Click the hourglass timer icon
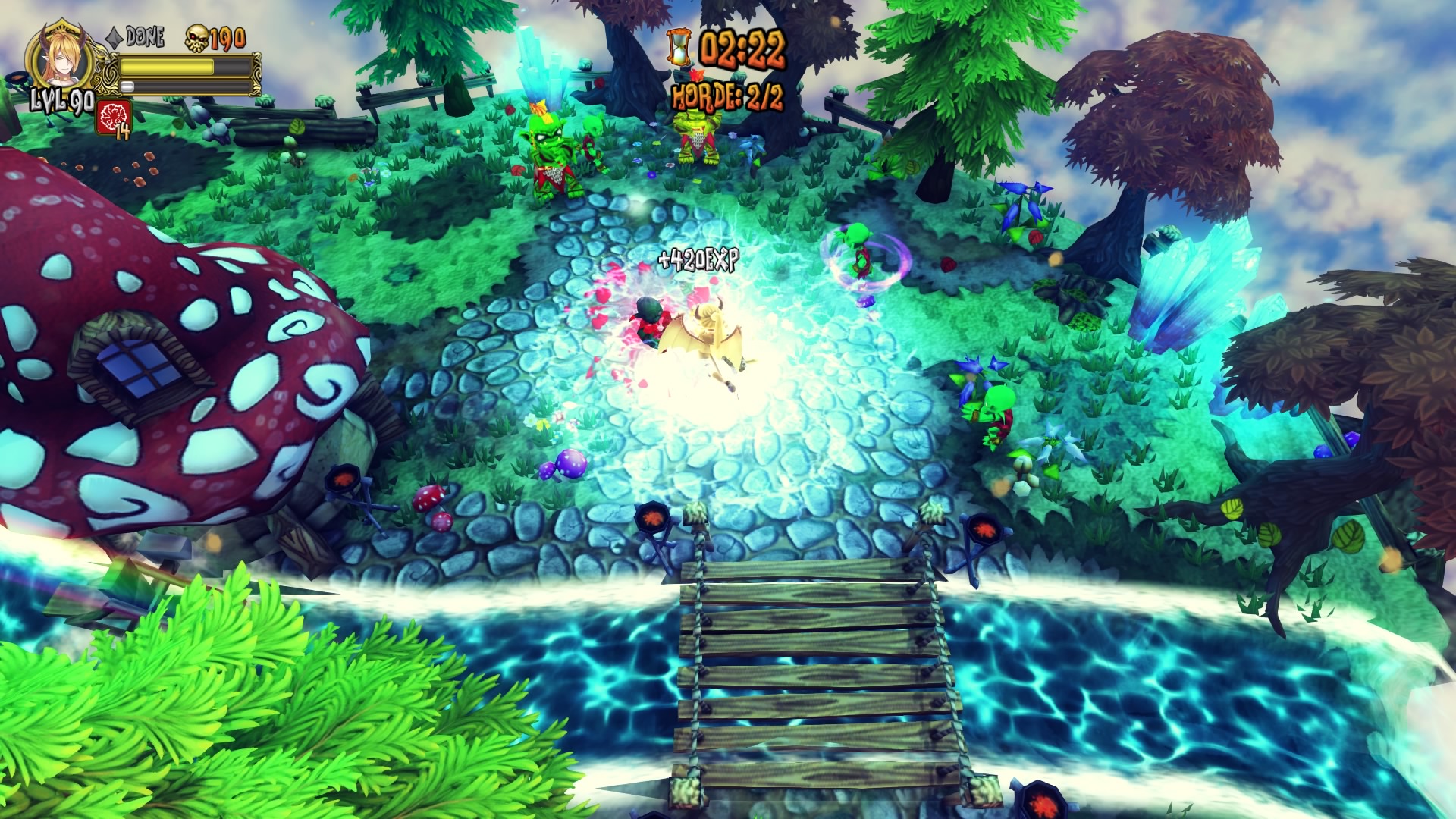The image size is (1456, 819). click(x=678, y=47)
